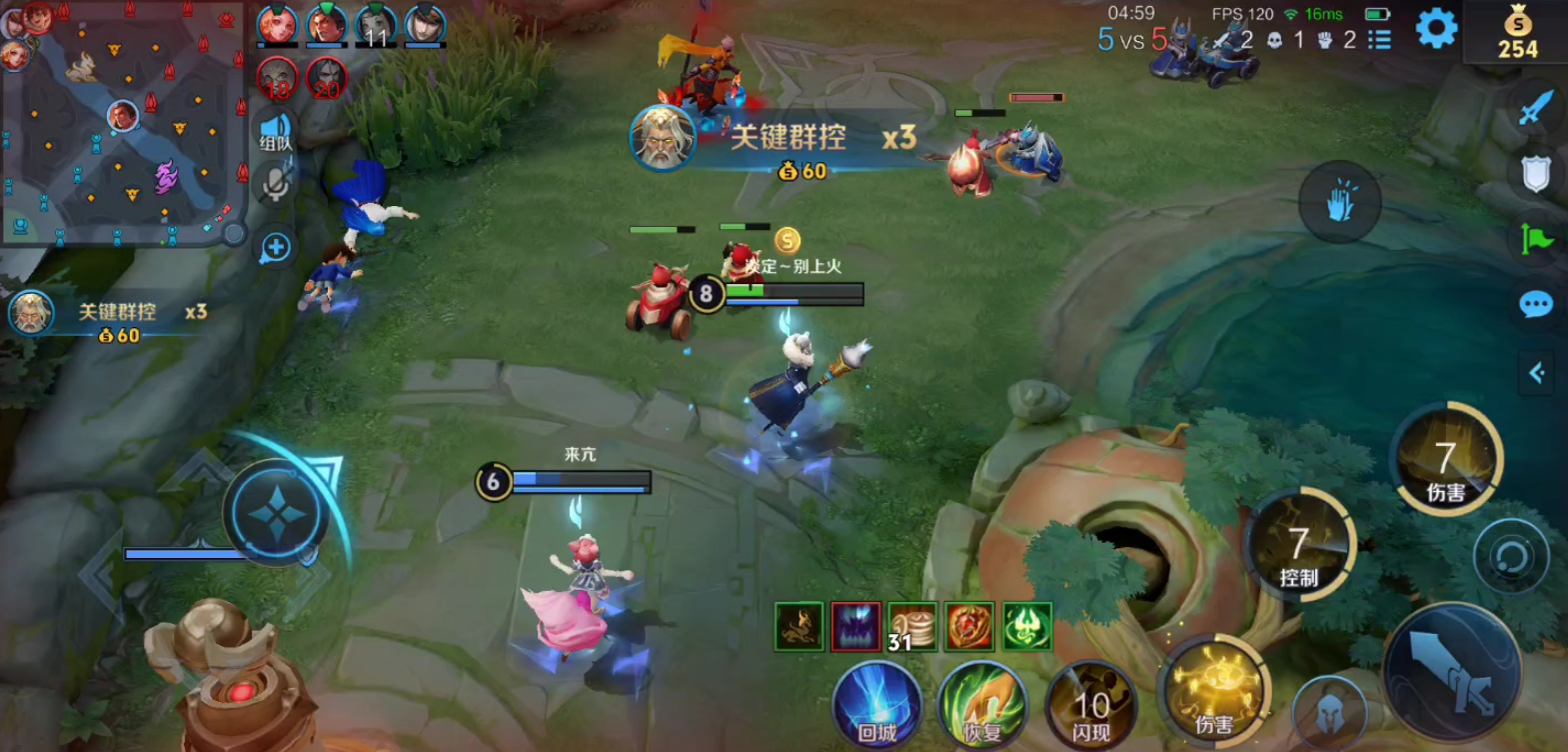Image resolution: width=1568 pixels, height=752 pixels.
Task: Send the shield signal
Action: [x=1536, y=173]
